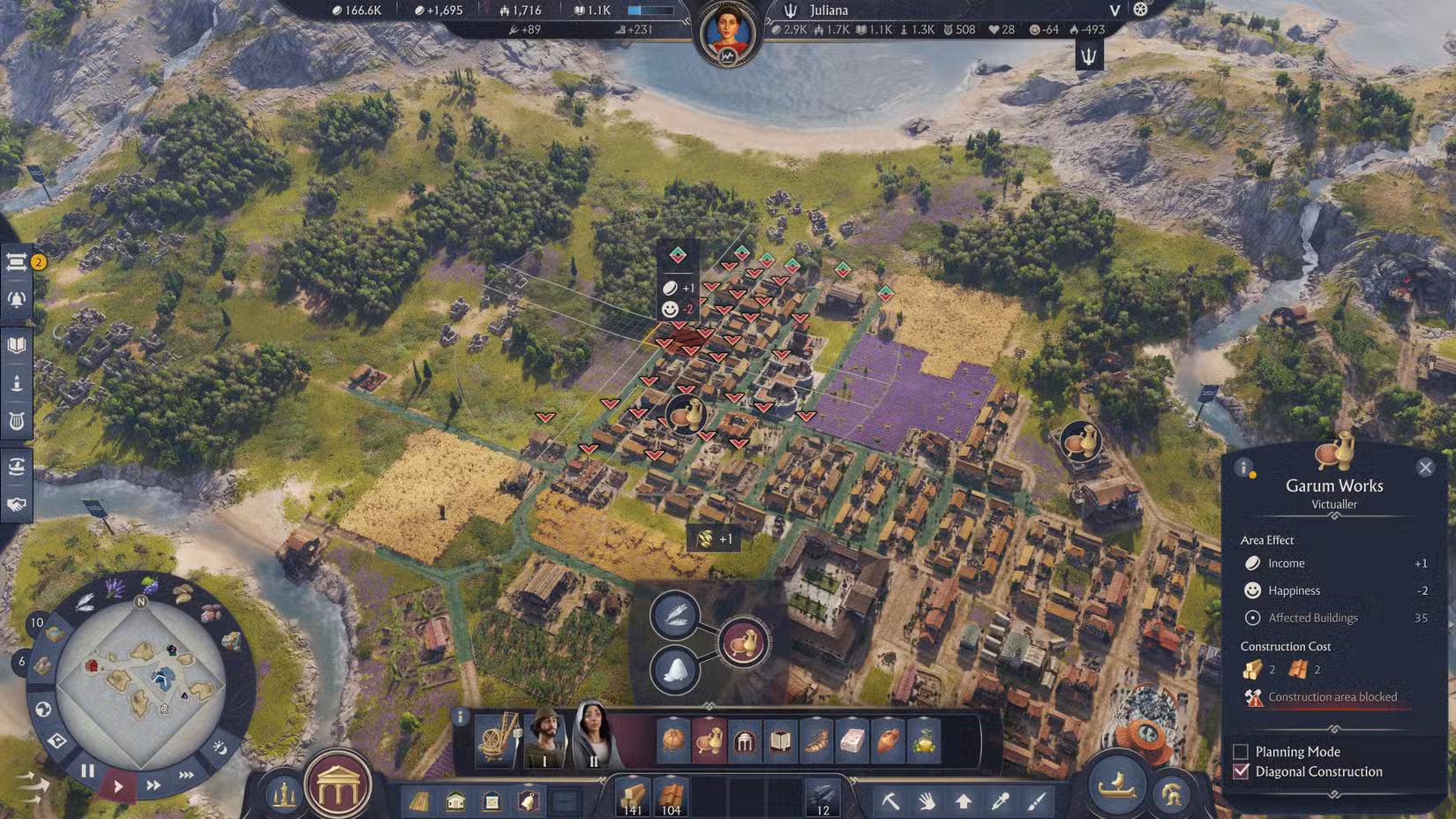Open the encyclopedia book icon in the left sidebar
Viewport: 1456px width, 819px height.
pyautogui.click(x=15, y=346)
